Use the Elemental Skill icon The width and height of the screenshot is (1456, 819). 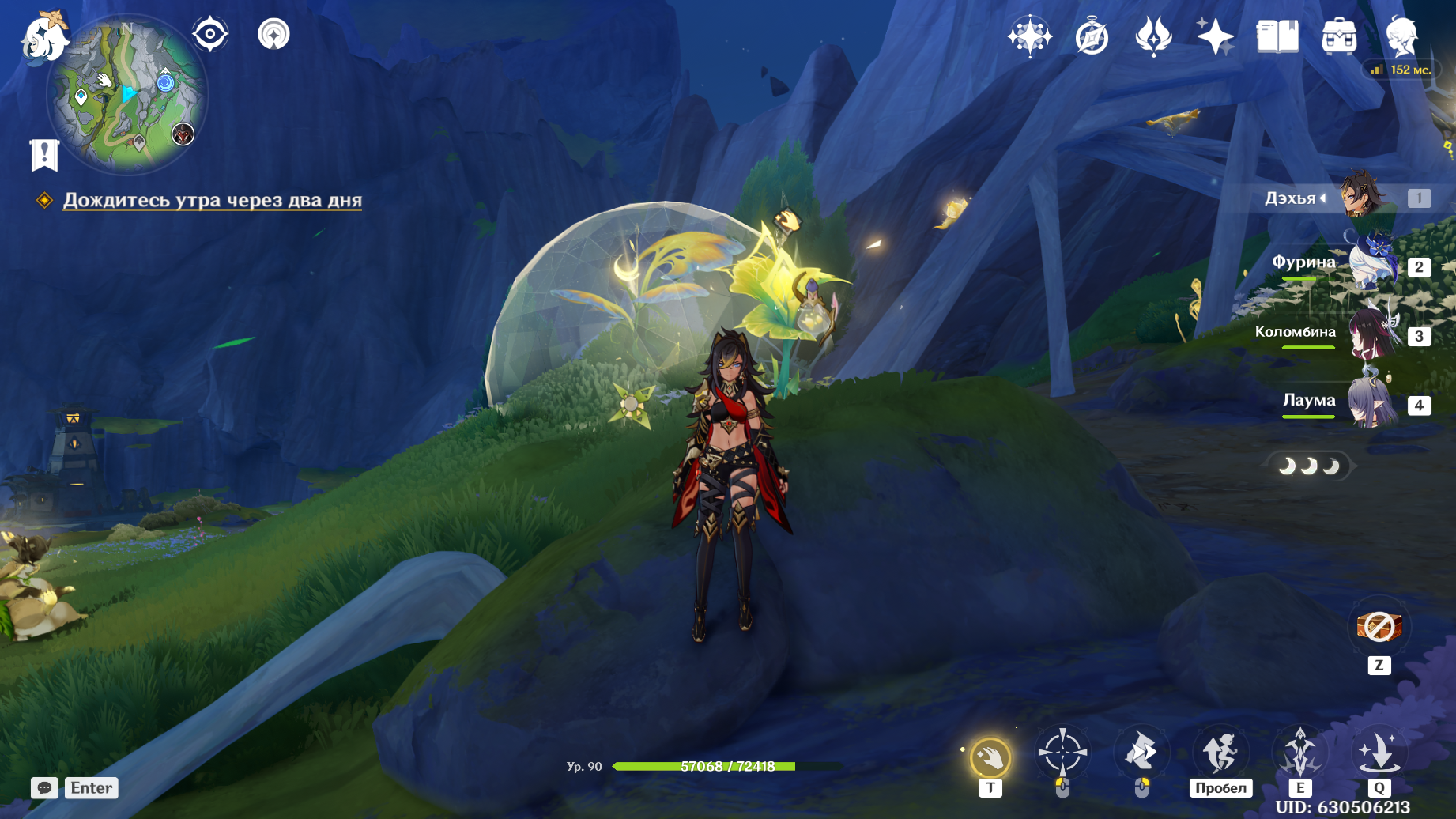(x=1299, y=753)
